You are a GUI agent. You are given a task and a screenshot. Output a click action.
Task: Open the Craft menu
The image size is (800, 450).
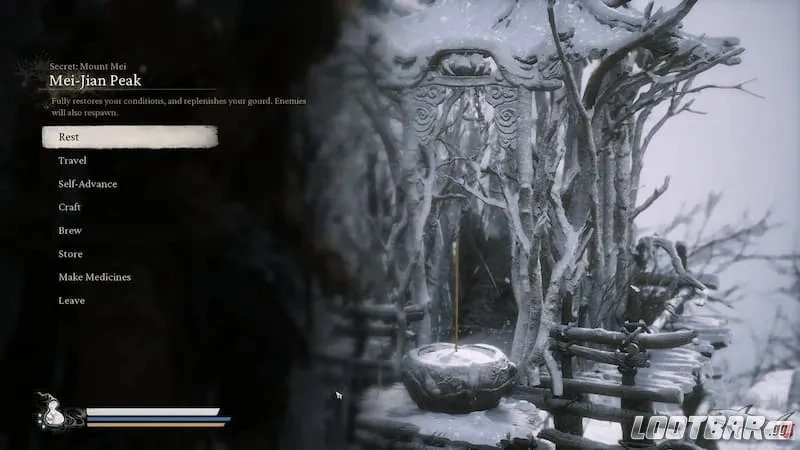pyautogui.click(x=69, y=207)
